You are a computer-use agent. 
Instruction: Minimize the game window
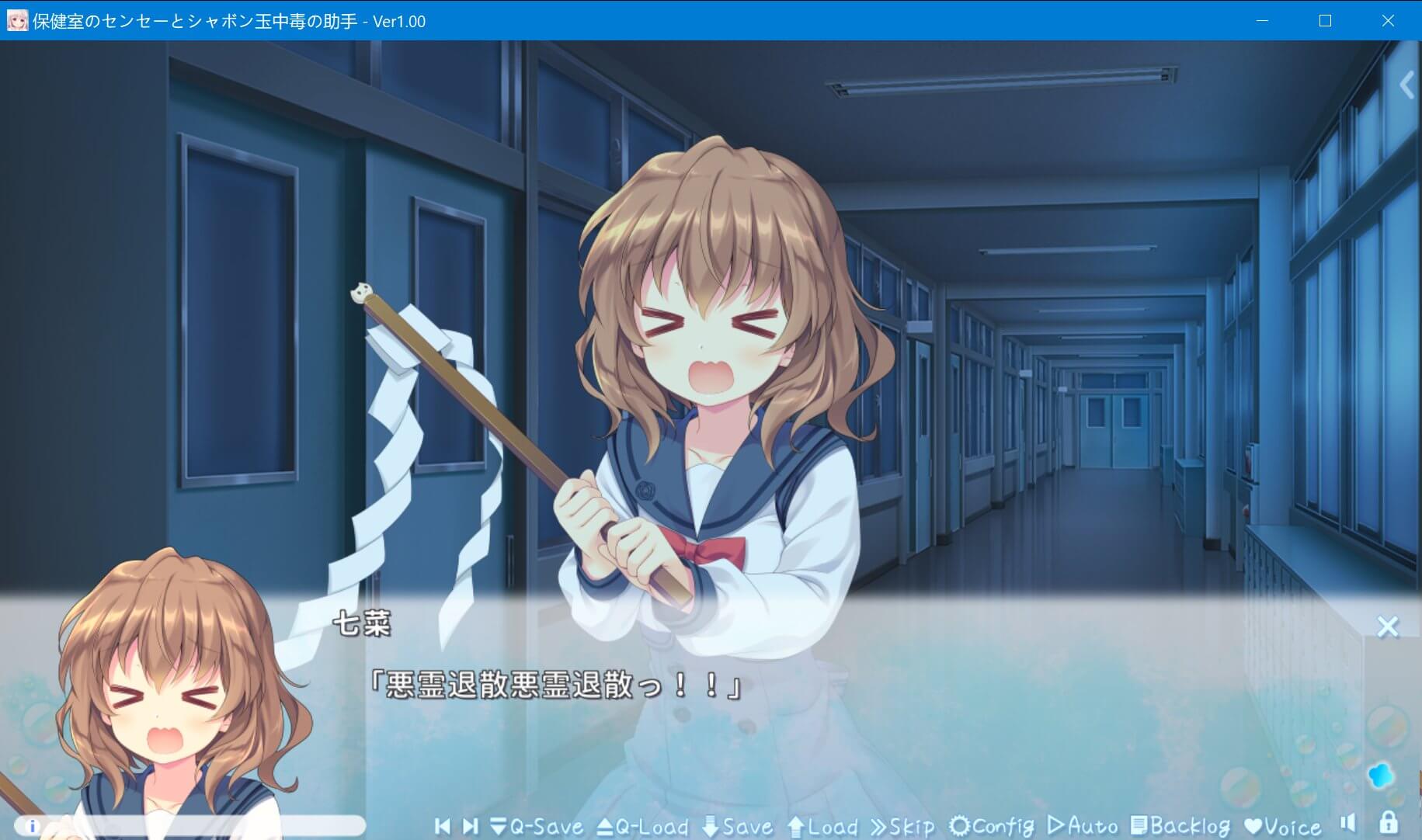click(x=1262, y=21)
